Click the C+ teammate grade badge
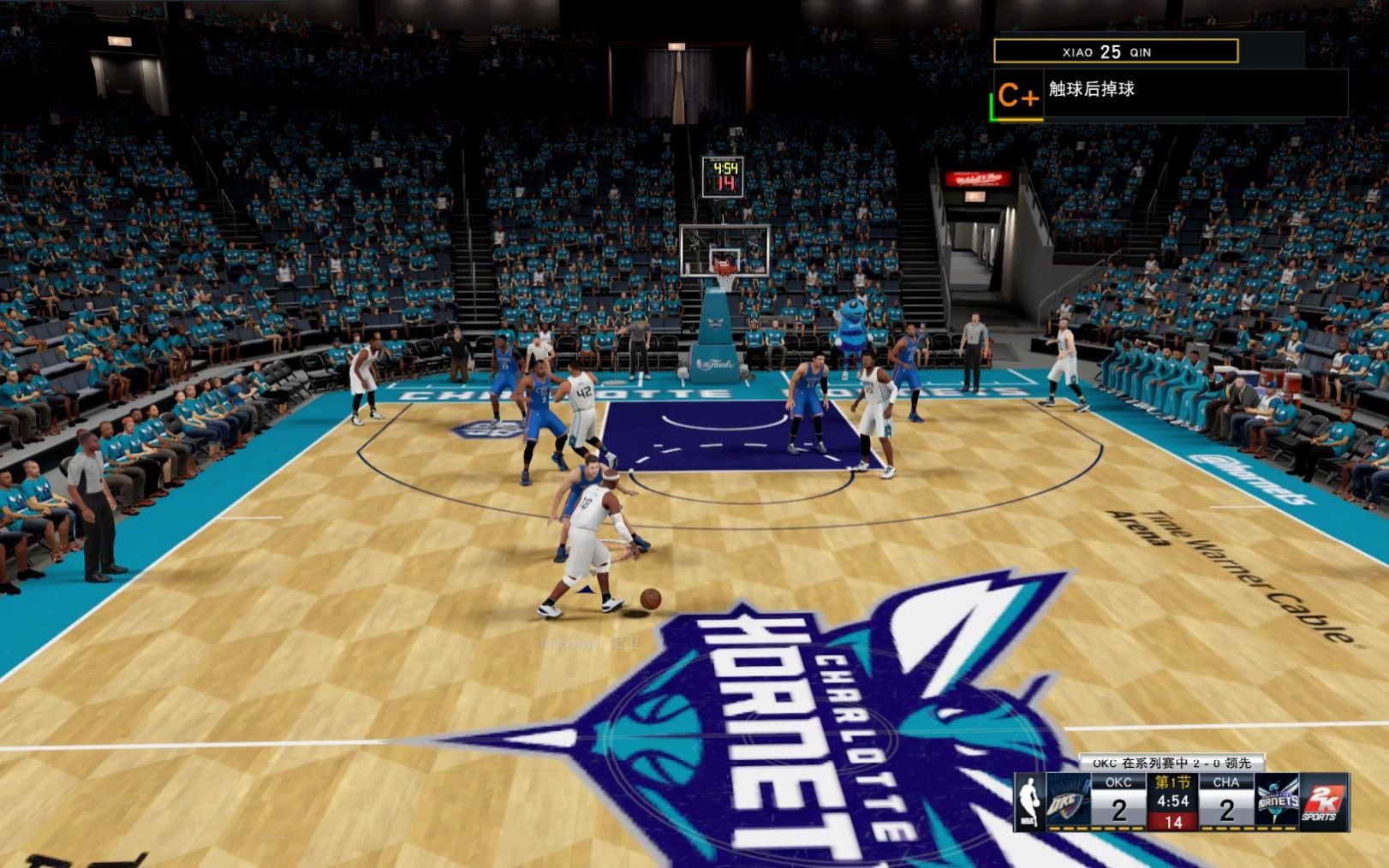The image size is (1389, 868). (1018, 96)
